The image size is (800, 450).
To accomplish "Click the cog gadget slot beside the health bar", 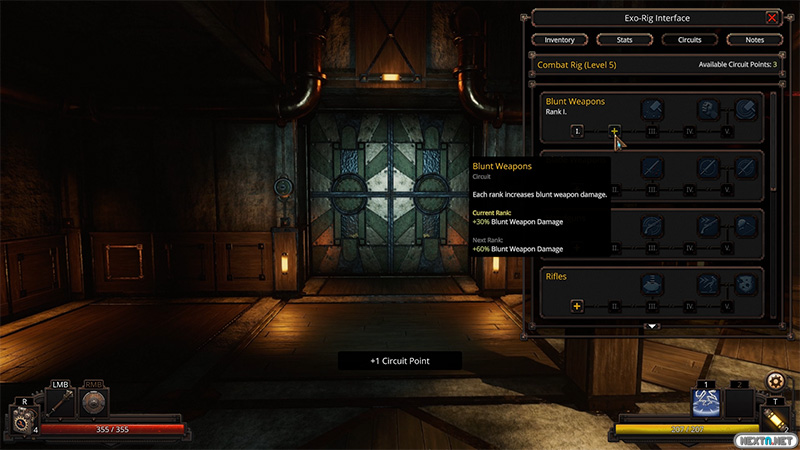I will point(22,422).
